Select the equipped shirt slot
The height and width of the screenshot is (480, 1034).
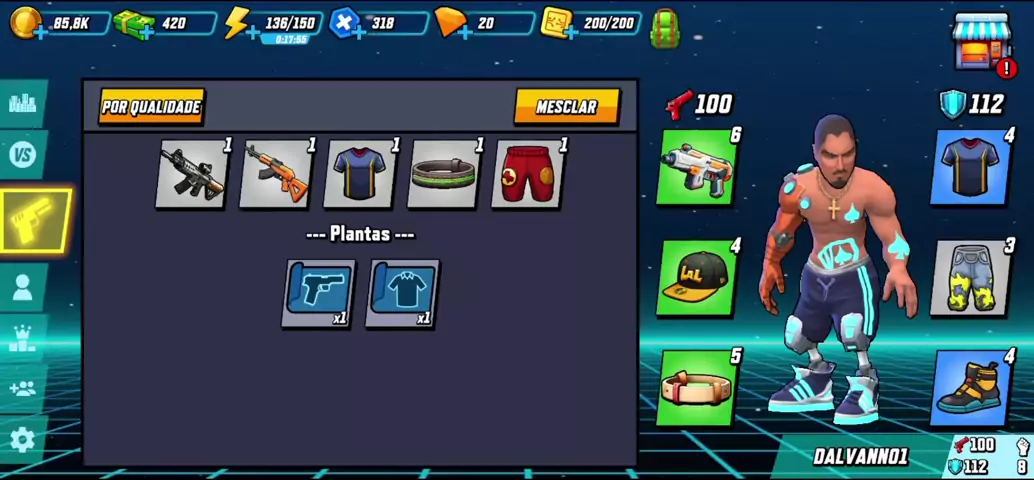coord(972,167)
